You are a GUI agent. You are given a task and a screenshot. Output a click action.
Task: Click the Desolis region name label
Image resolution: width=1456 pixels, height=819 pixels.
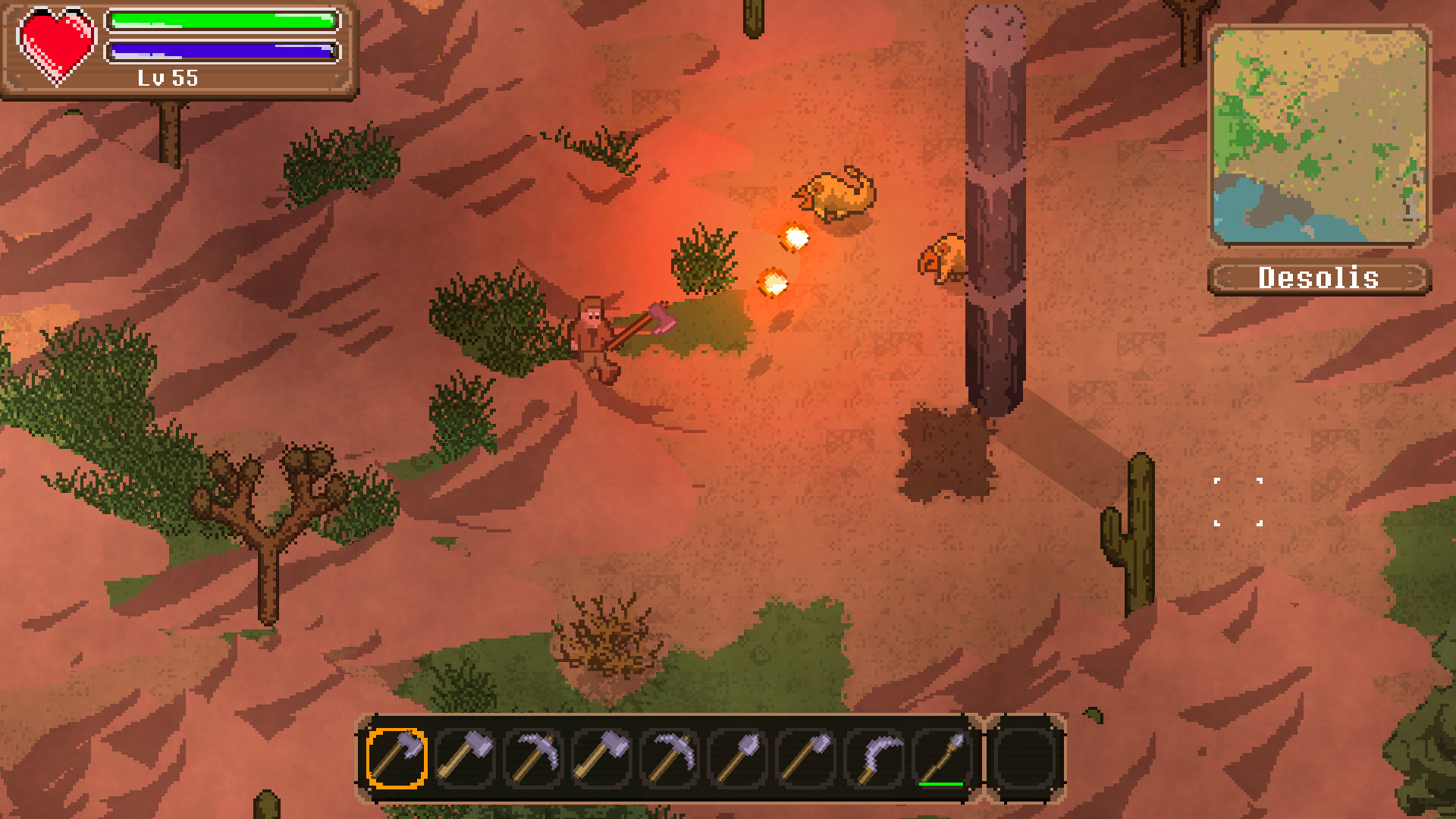1319,278
